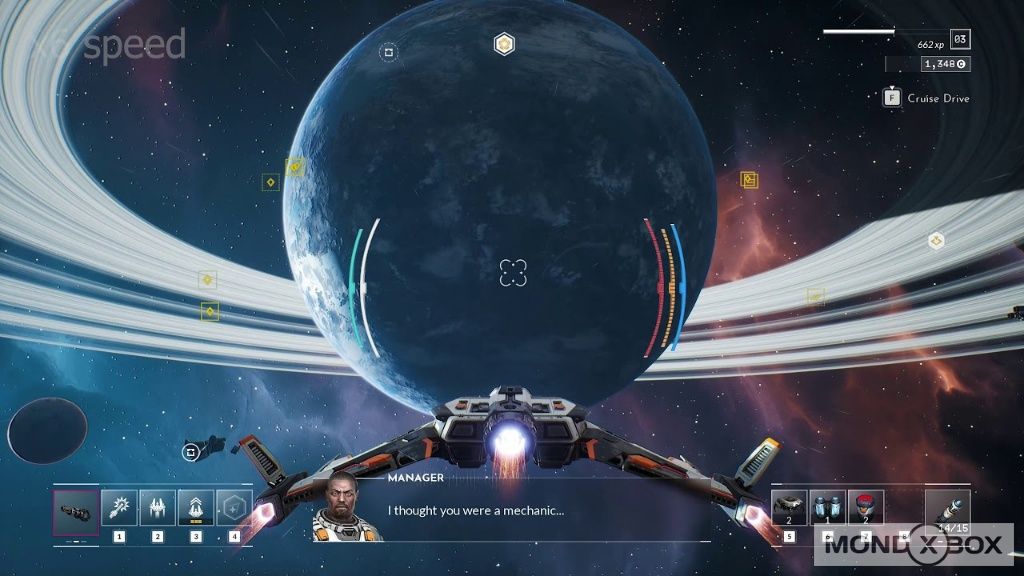The height and width of the screenshot is (576, 1024).
Task: Activate the spiked mace ability in slot 1
Action: click(x=119, y=507)
